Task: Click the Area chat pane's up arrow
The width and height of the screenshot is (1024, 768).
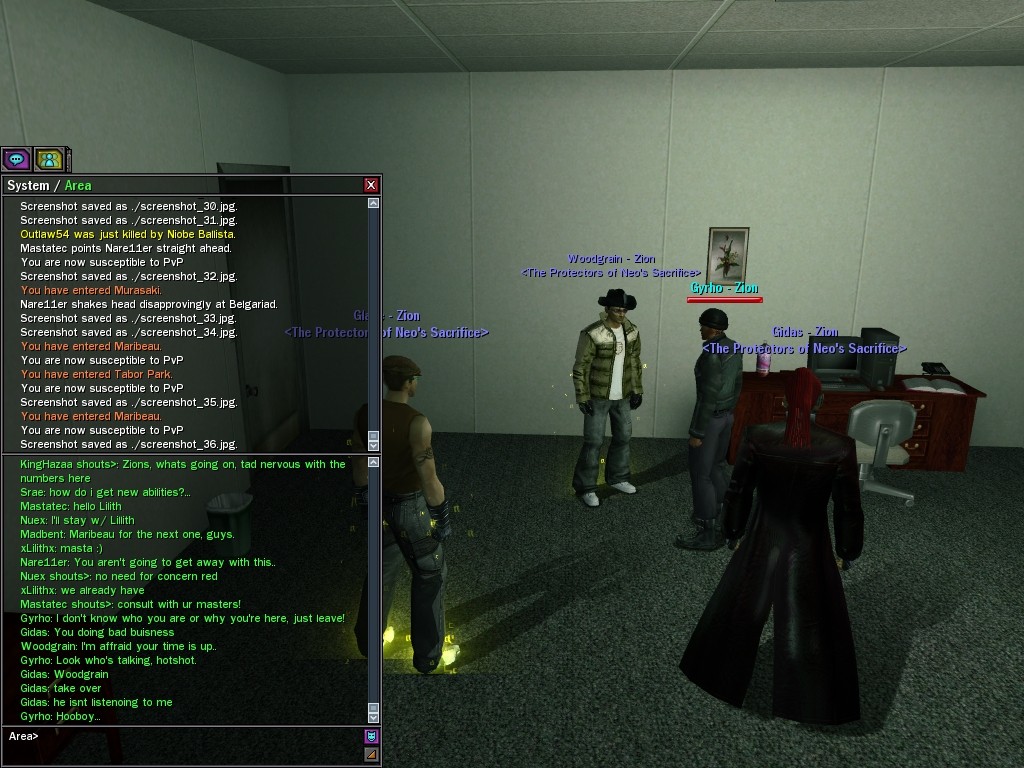Action: tap(374, 462)
